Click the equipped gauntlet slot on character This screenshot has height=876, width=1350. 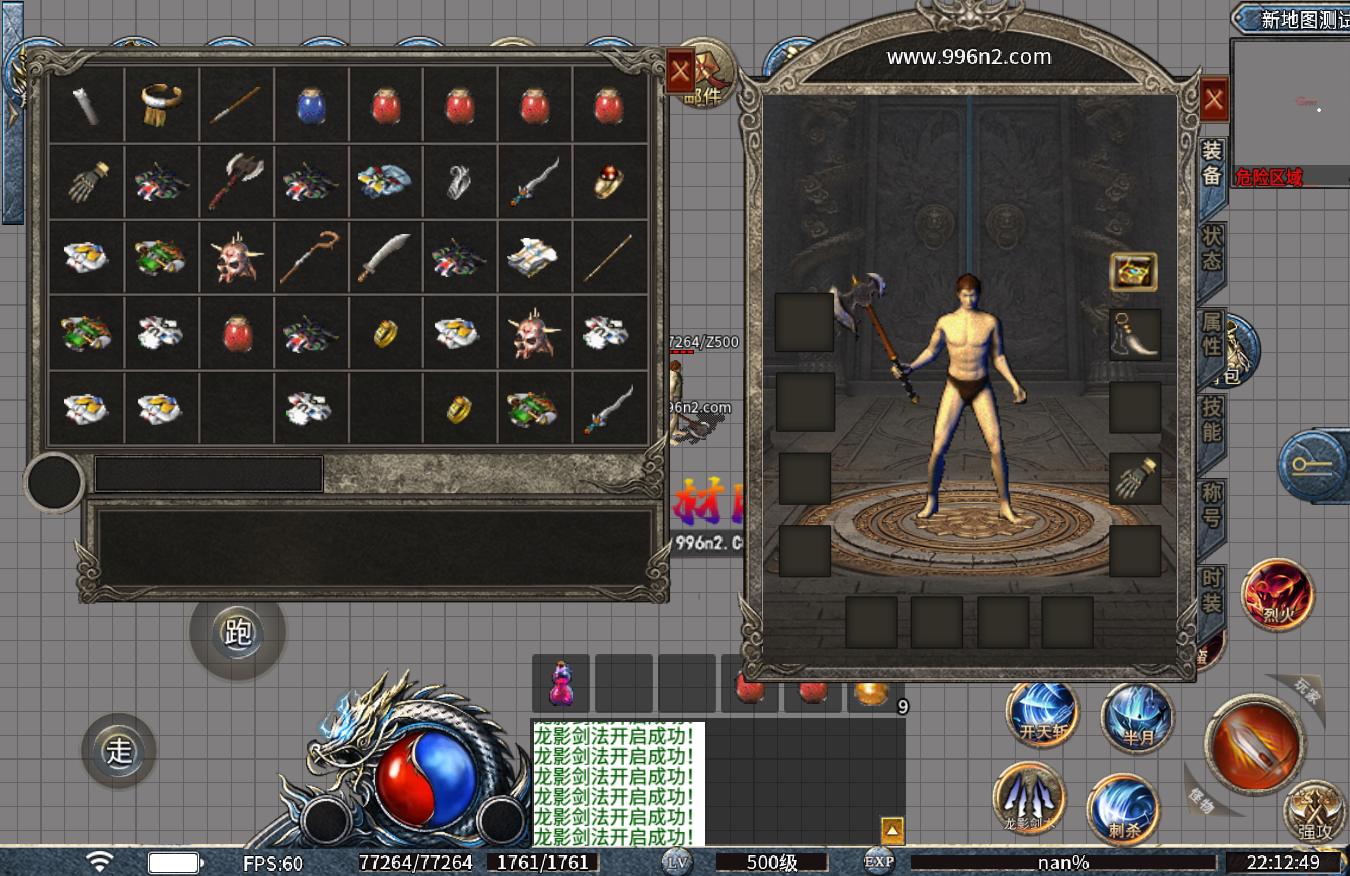[x=1135, y=478]
